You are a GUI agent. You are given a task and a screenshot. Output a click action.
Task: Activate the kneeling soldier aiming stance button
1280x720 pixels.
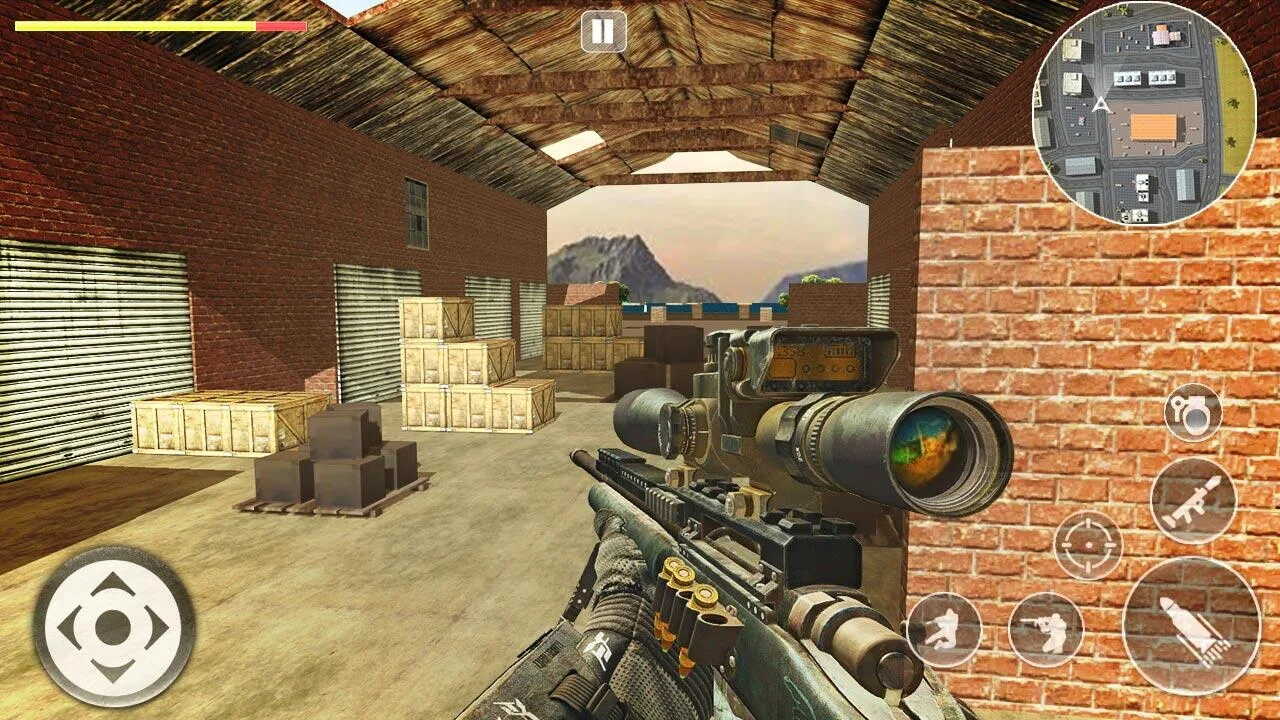[x=1046, y=629]
